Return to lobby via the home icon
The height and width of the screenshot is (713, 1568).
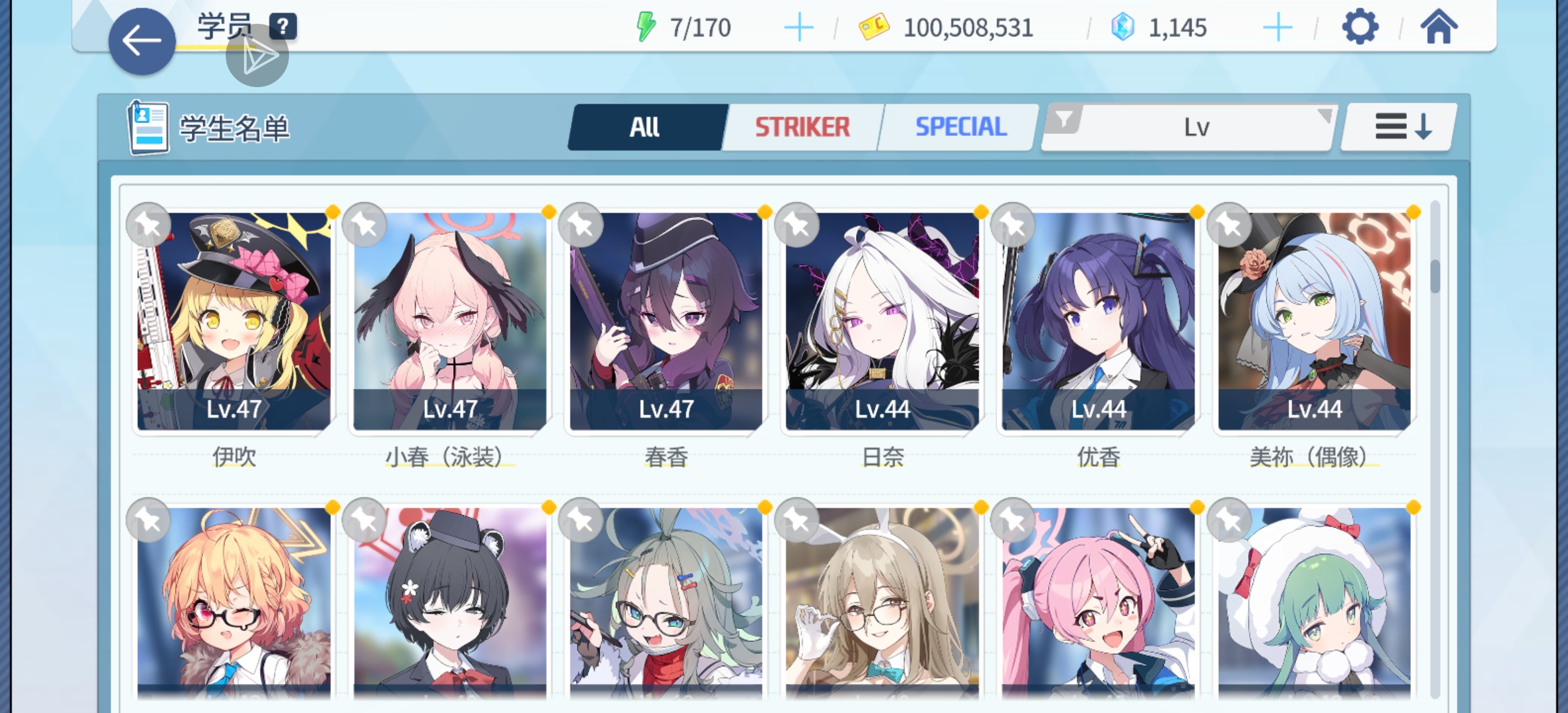coord(1441,28)
